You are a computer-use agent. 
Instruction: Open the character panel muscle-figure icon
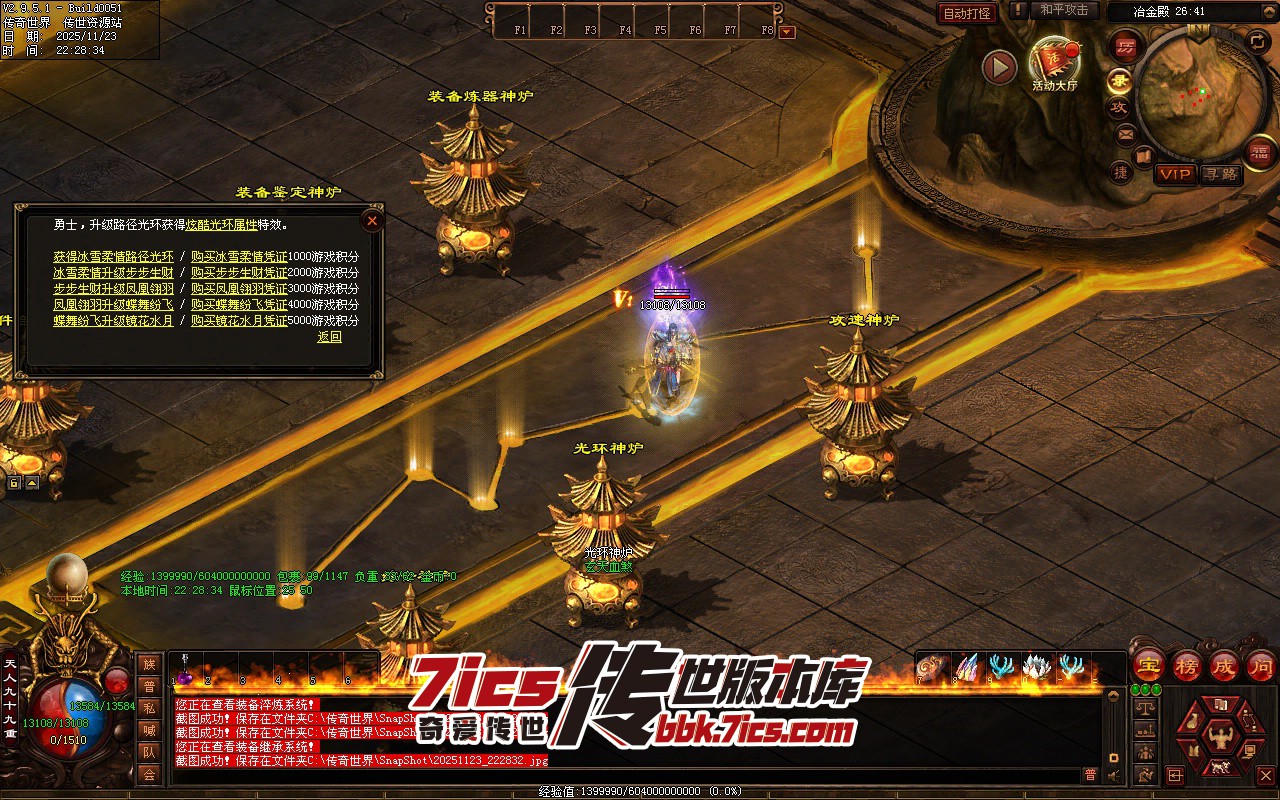(1218, 738)
